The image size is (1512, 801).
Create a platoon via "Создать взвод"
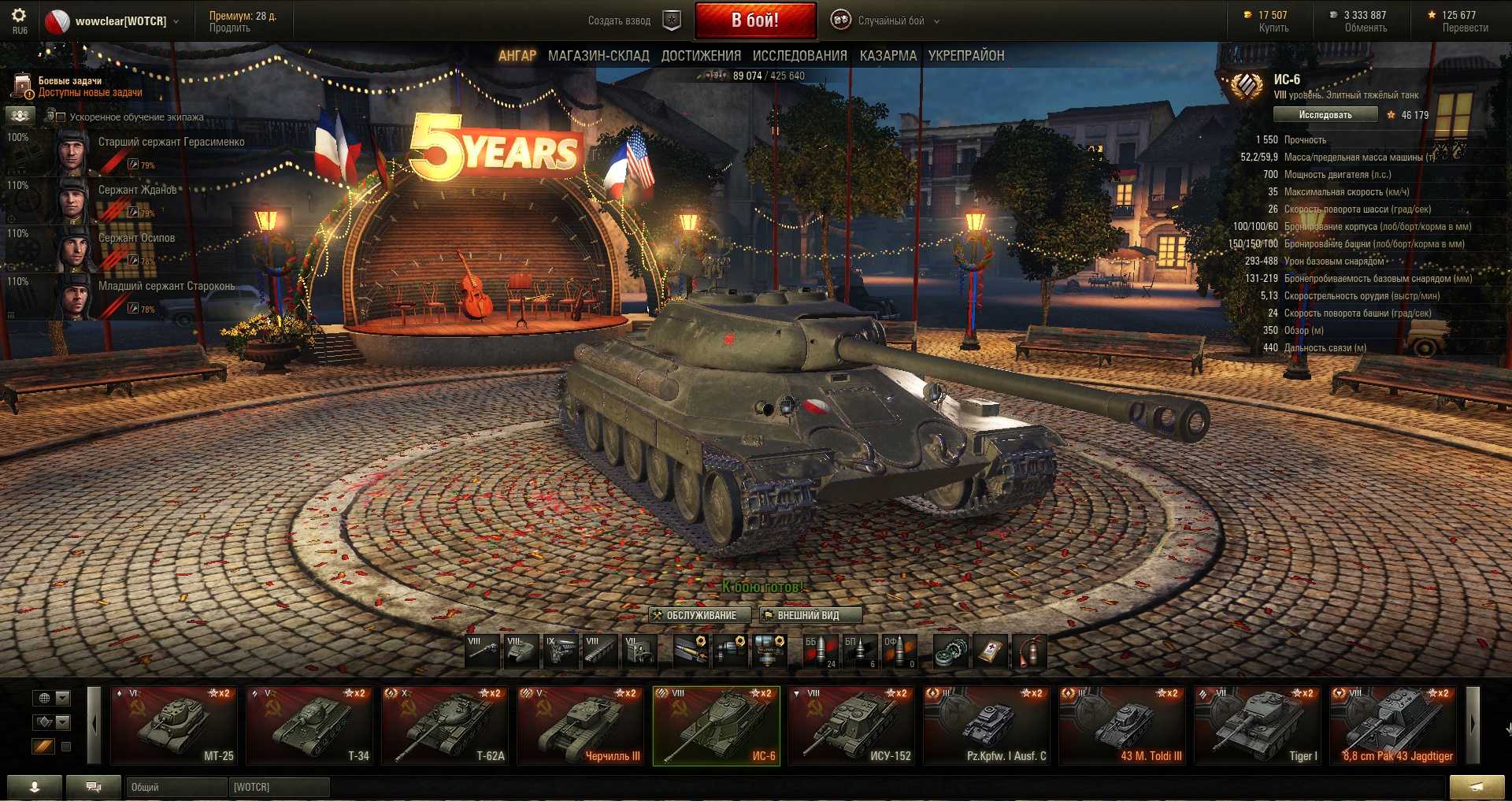click(619, 21)
